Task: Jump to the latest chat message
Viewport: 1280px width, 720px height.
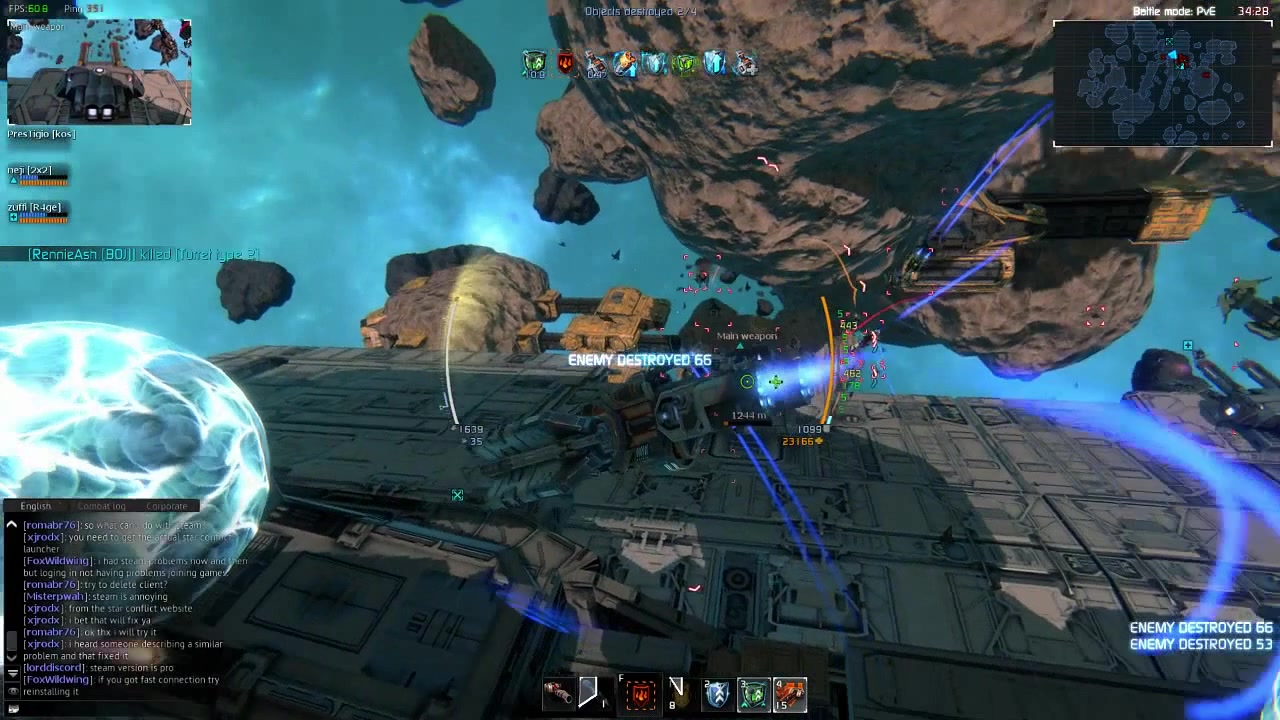Action: coord(12,672)
